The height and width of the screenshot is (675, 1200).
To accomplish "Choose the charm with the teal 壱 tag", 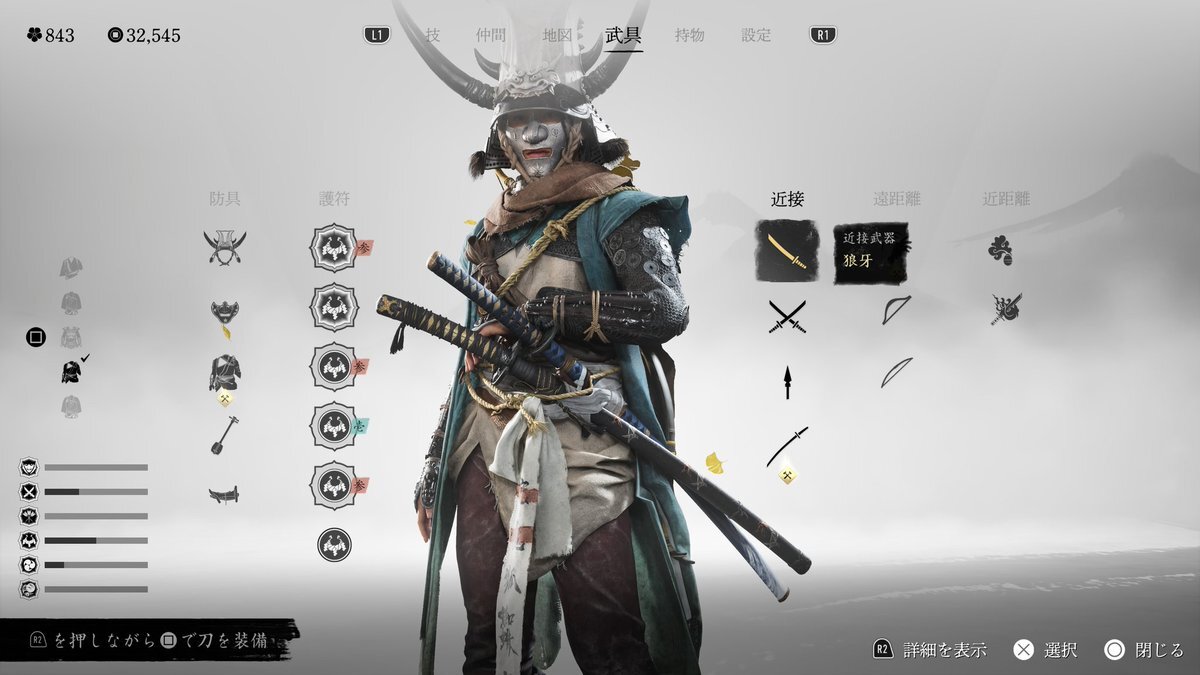I will coord(334,427).
